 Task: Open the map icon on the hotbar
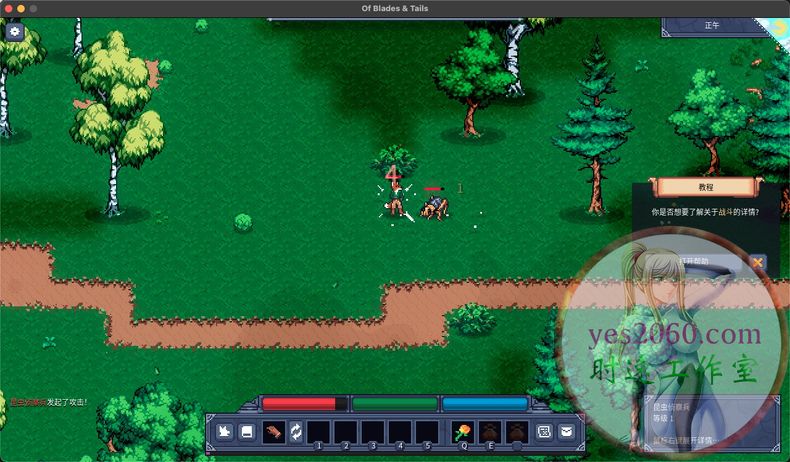coord(545,432)
